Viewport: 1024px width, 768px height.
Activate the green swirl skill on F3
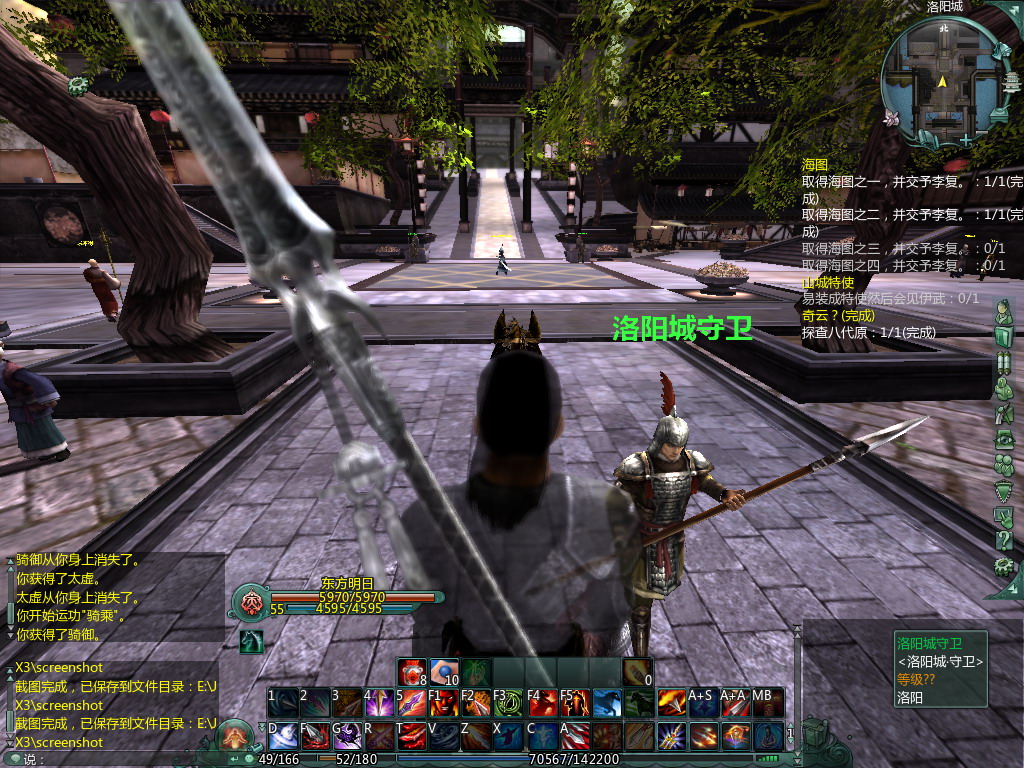click(x=508, y=703)
